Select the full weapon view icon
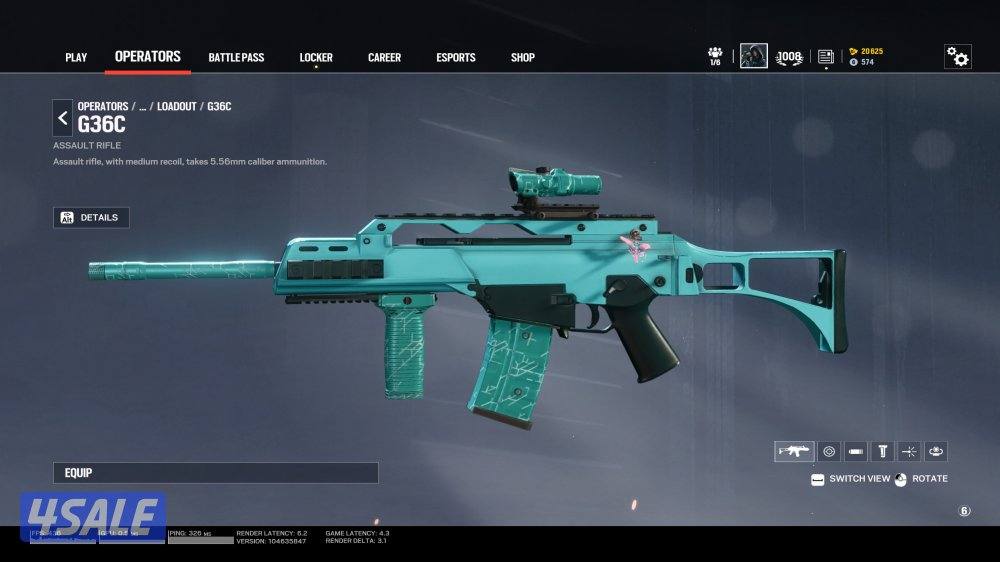The width and height of the screenshot is (1000, 562). (794, 451)
